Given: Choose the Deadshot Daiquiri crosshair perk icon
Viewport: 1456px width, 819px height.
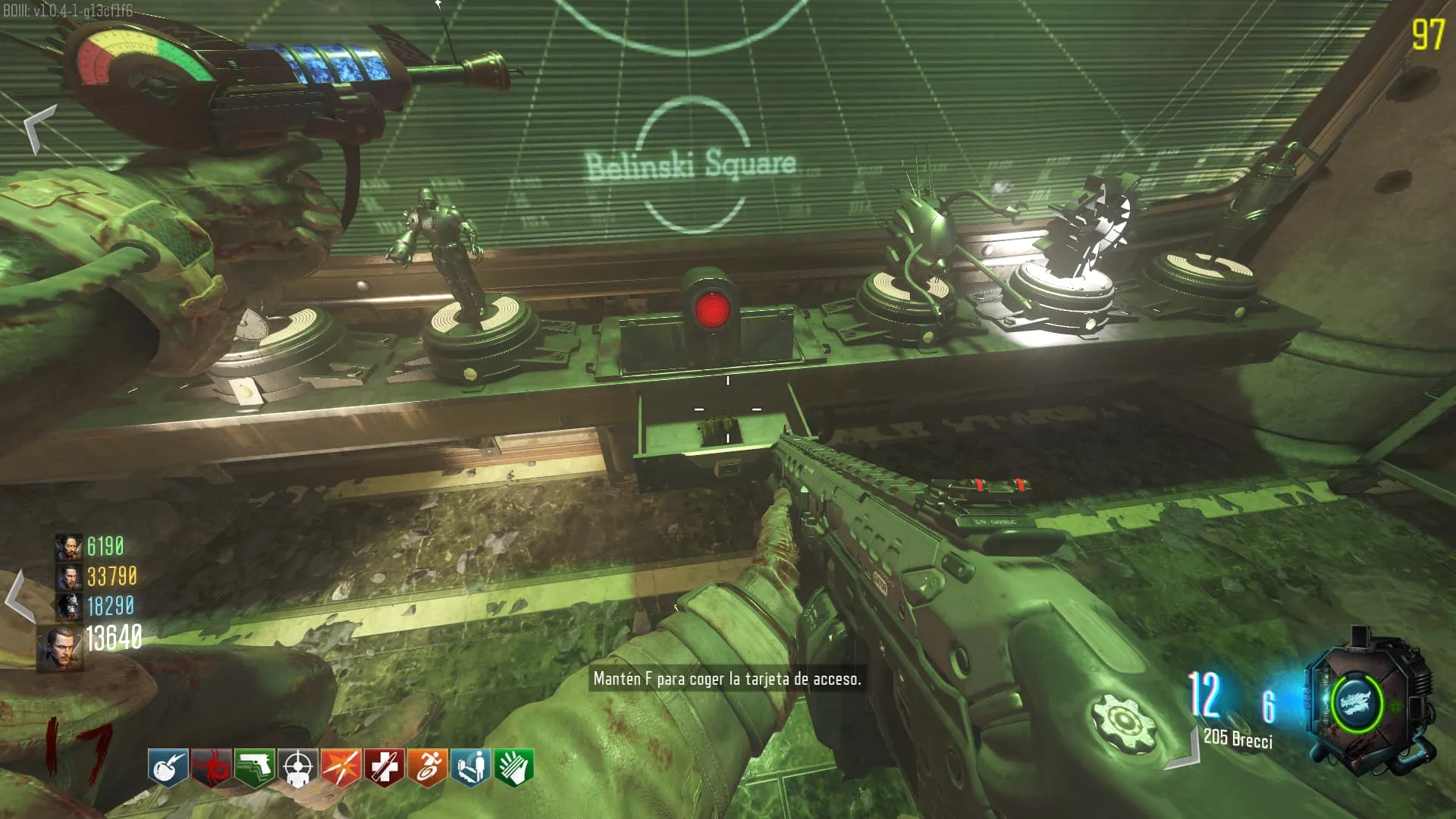Looking at the screenshot, I should [x=297, y=768].
